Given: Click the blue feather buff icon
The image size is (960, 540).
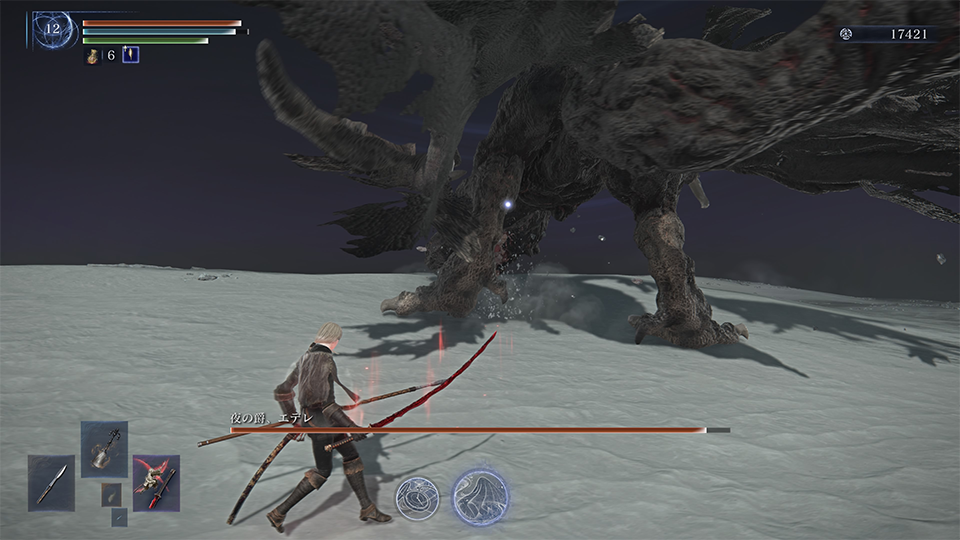Looking at the screenshot, I should pos(130,55).
